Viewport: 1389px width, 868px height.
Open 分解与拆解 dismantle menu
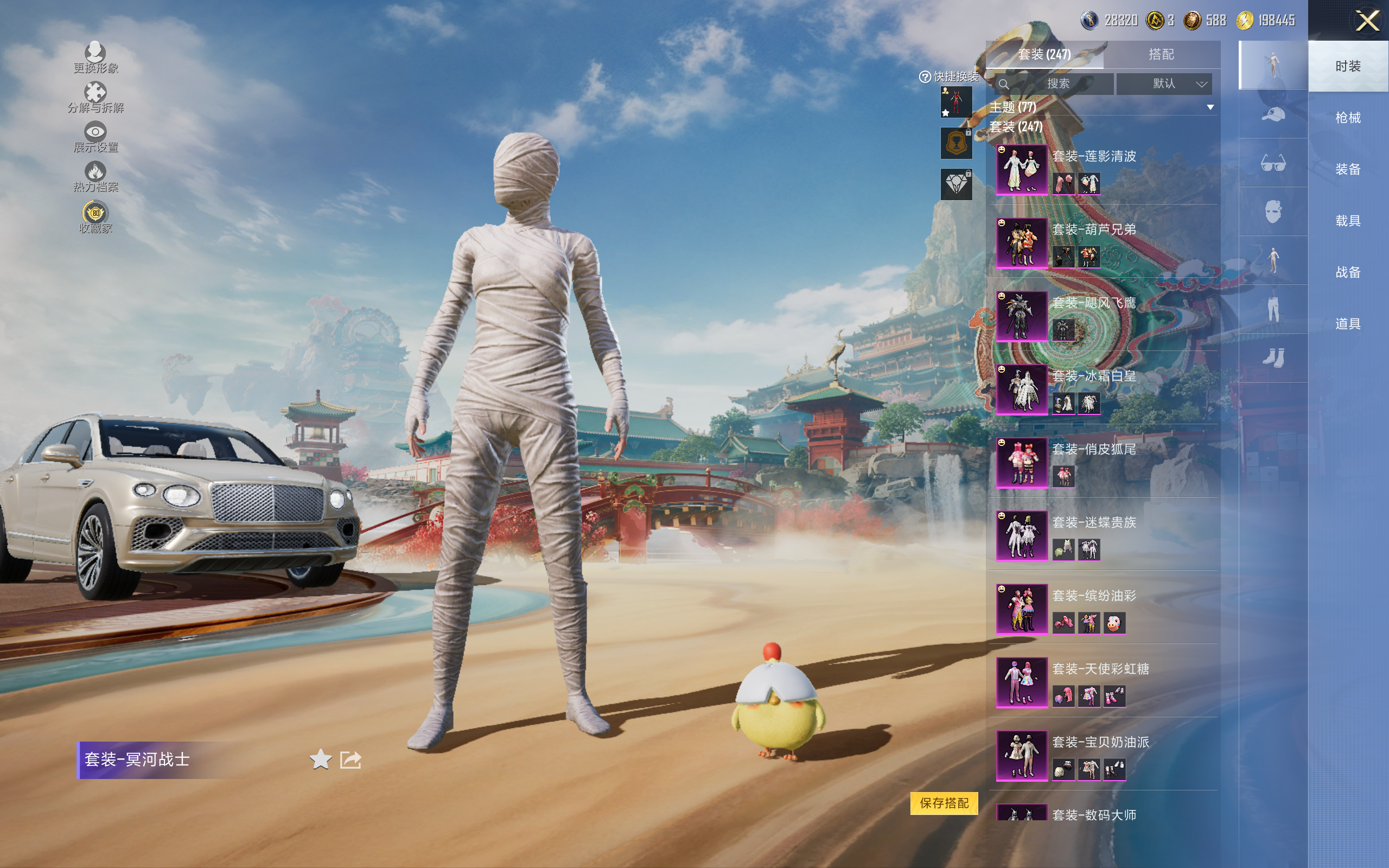point(95,97)
